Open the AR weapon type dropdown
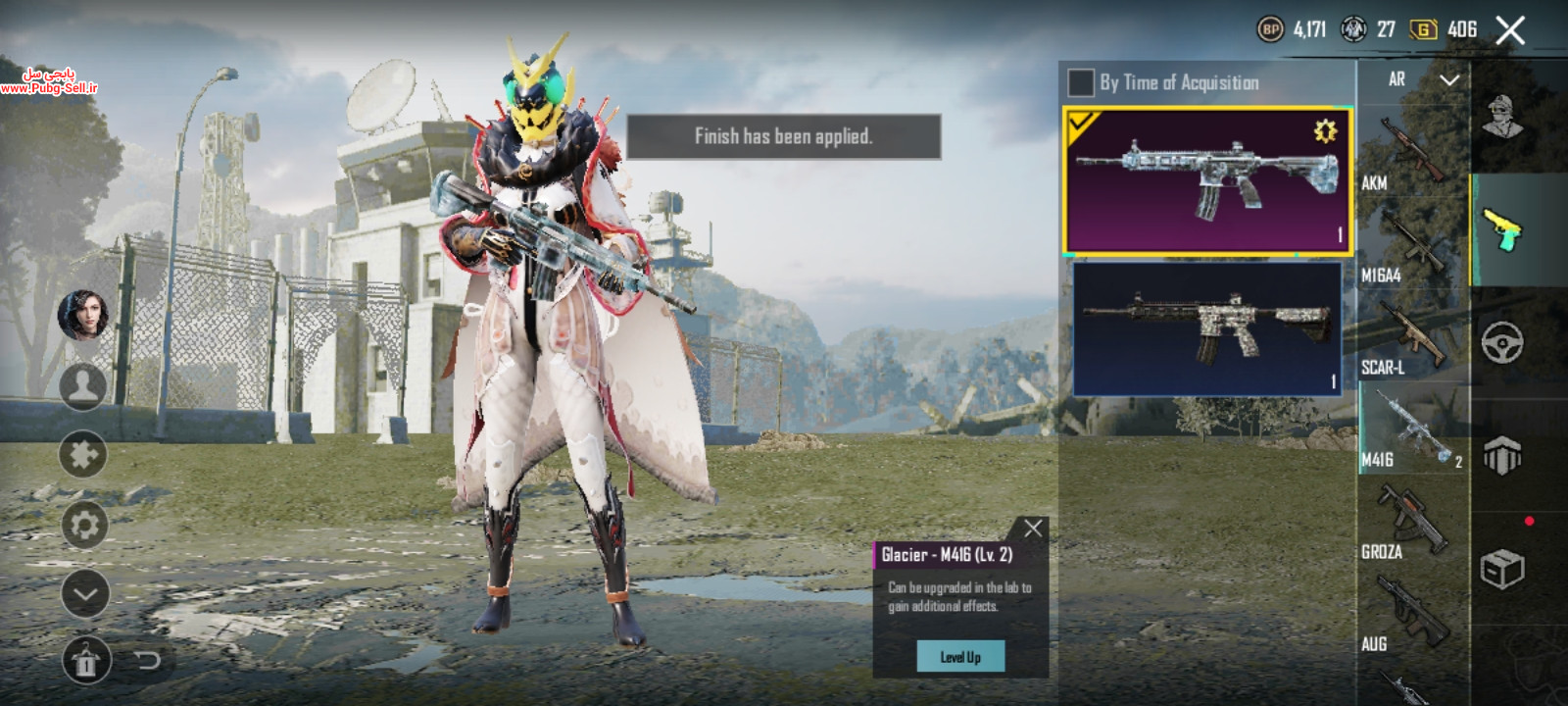Viewport: 1568px width, 706px height. click(x=1423, y=79)
